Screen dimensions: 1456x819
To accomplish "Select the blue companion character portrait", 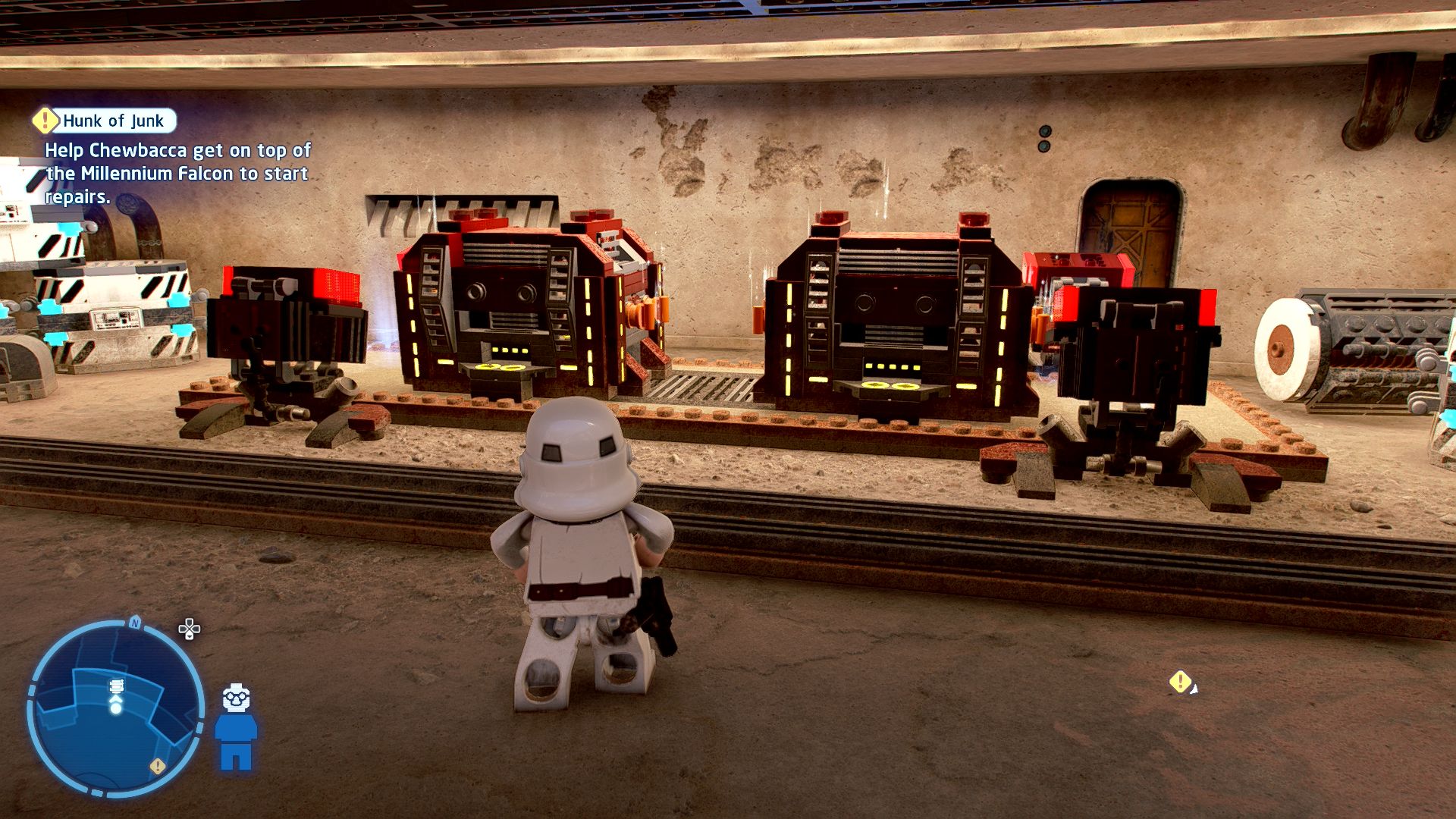I will (x=236, y=728).
